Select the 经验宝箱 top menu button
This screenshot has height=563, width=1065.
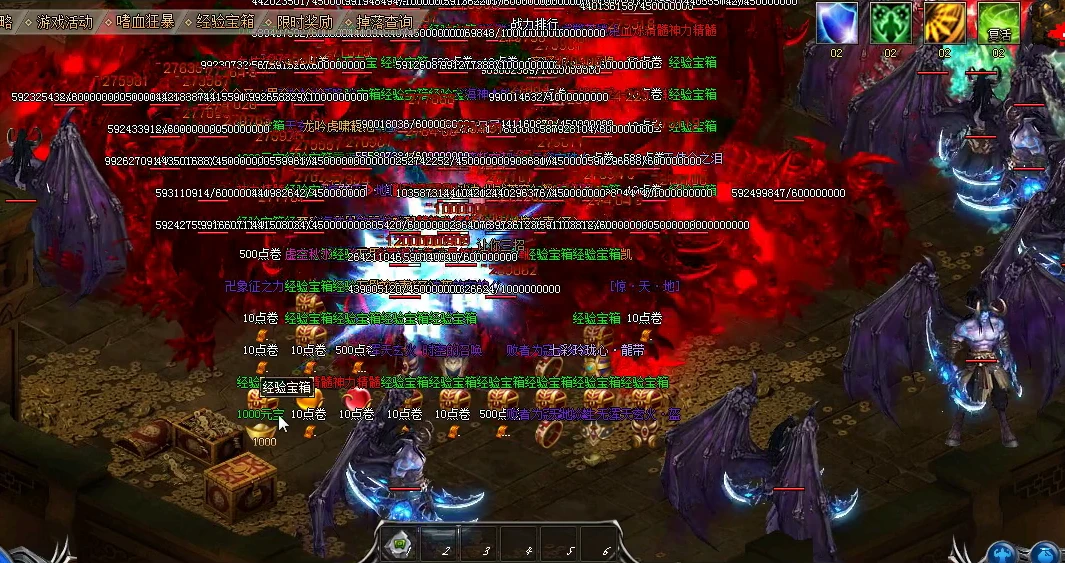[225, 21]
